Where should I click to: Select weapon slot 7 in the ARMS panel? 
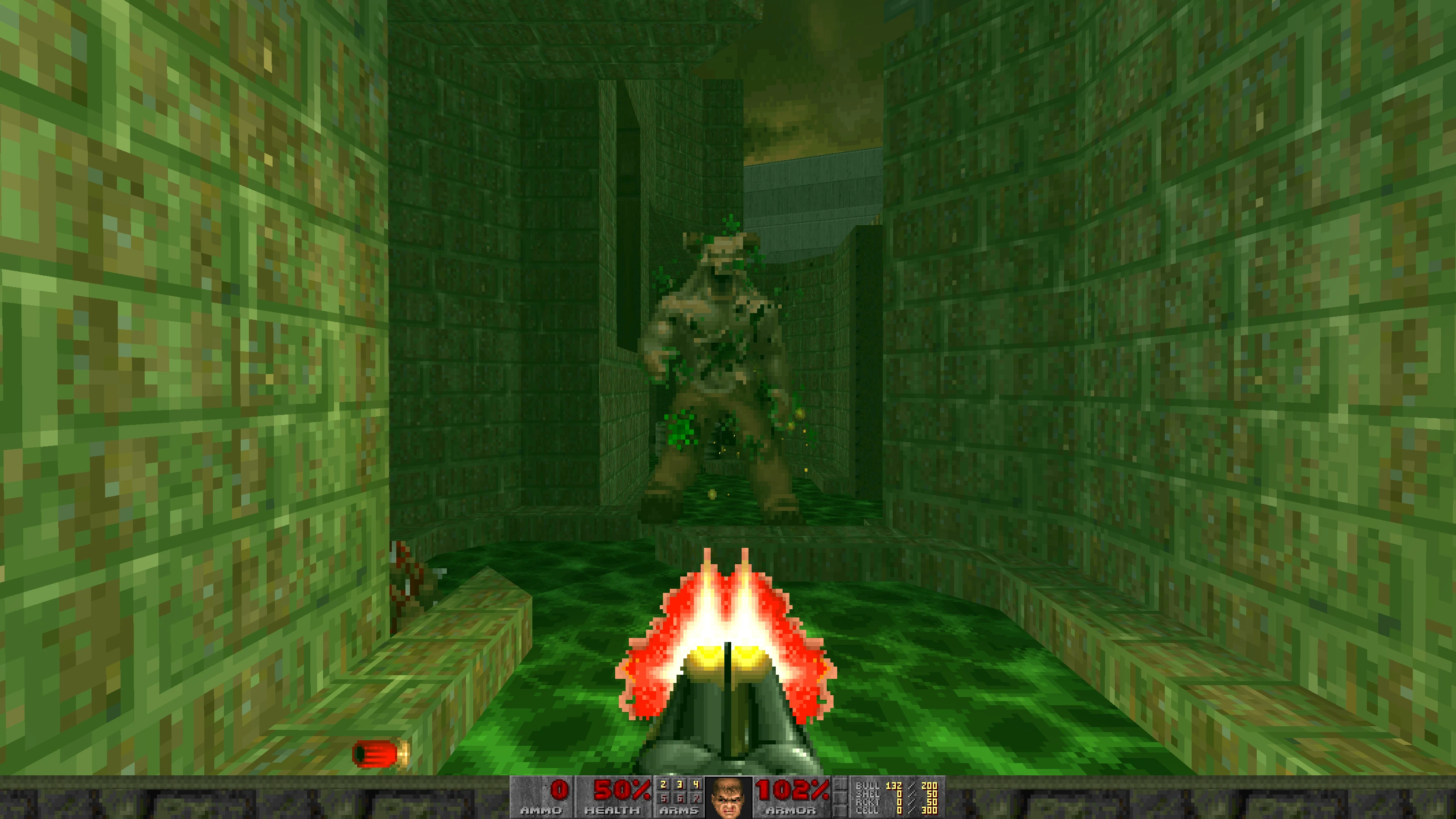tap(697, 797)
